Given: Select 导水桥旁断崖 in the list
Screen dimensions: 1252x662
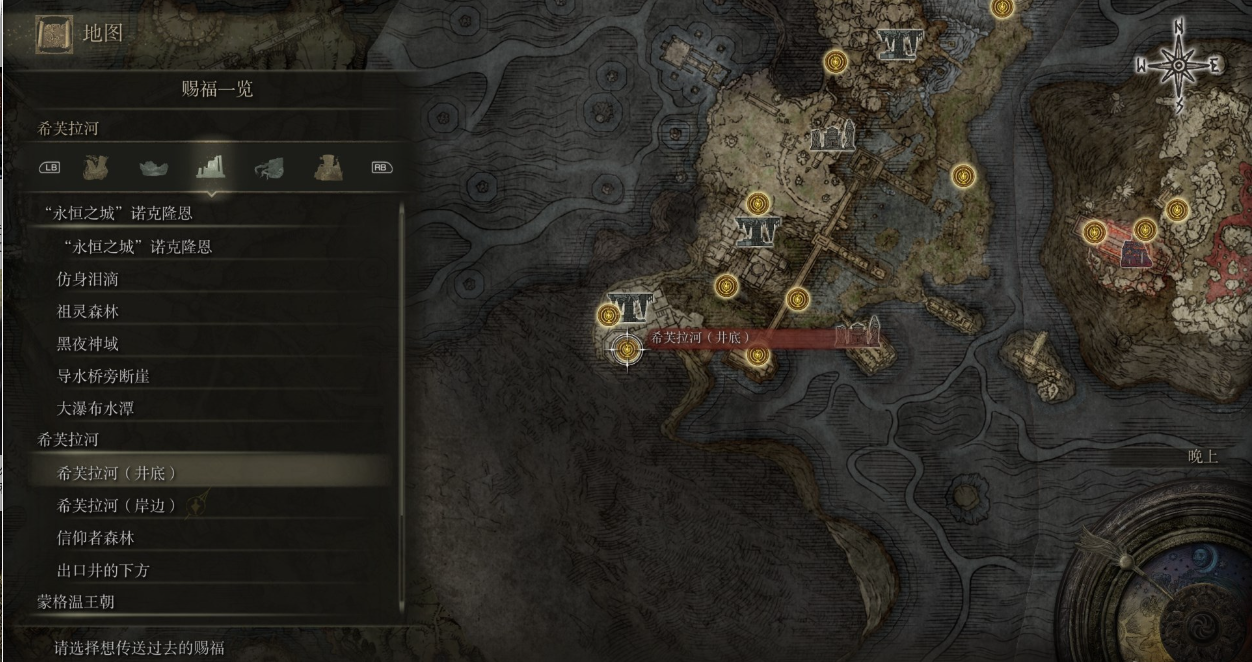Looking at the screenshot, I should point(104,376).
